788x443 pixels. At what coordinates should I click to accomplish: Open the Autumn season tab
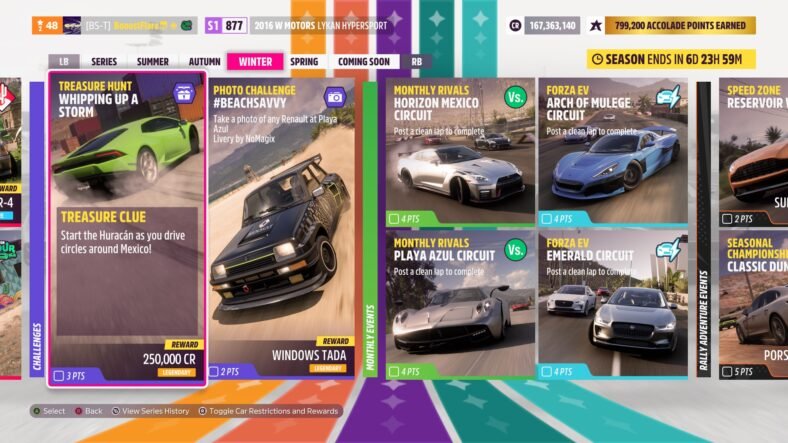click(x=205, y=62)
